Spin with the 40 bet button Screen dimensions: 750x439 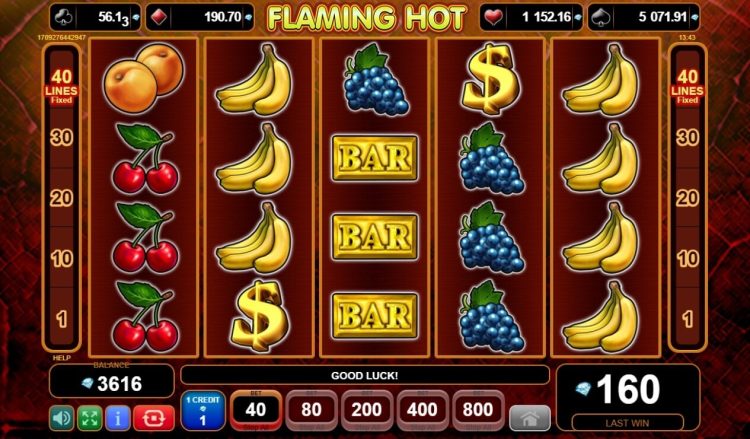point(256,411)
